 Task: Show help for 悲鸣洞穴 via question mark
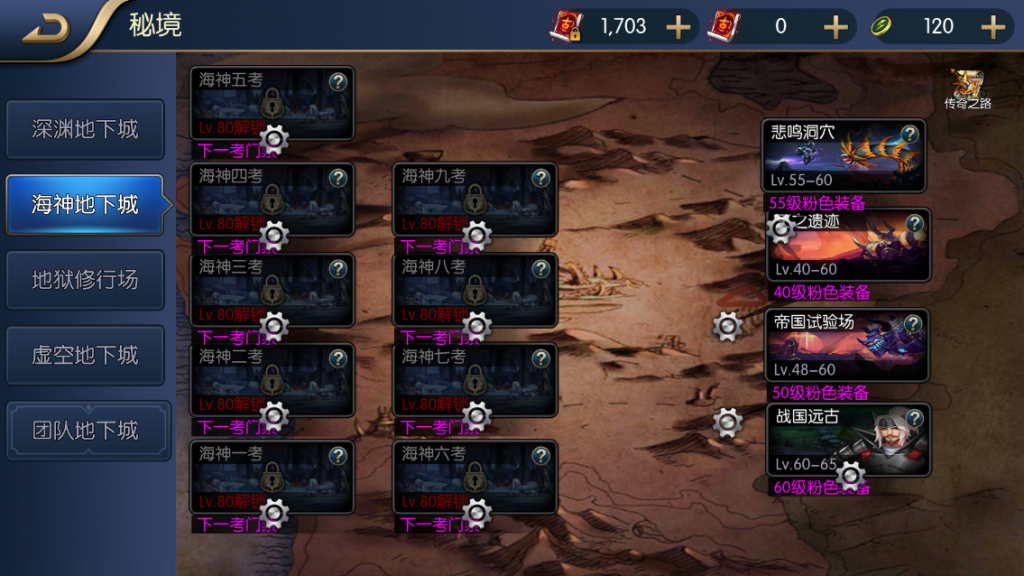tap(910, 134)
